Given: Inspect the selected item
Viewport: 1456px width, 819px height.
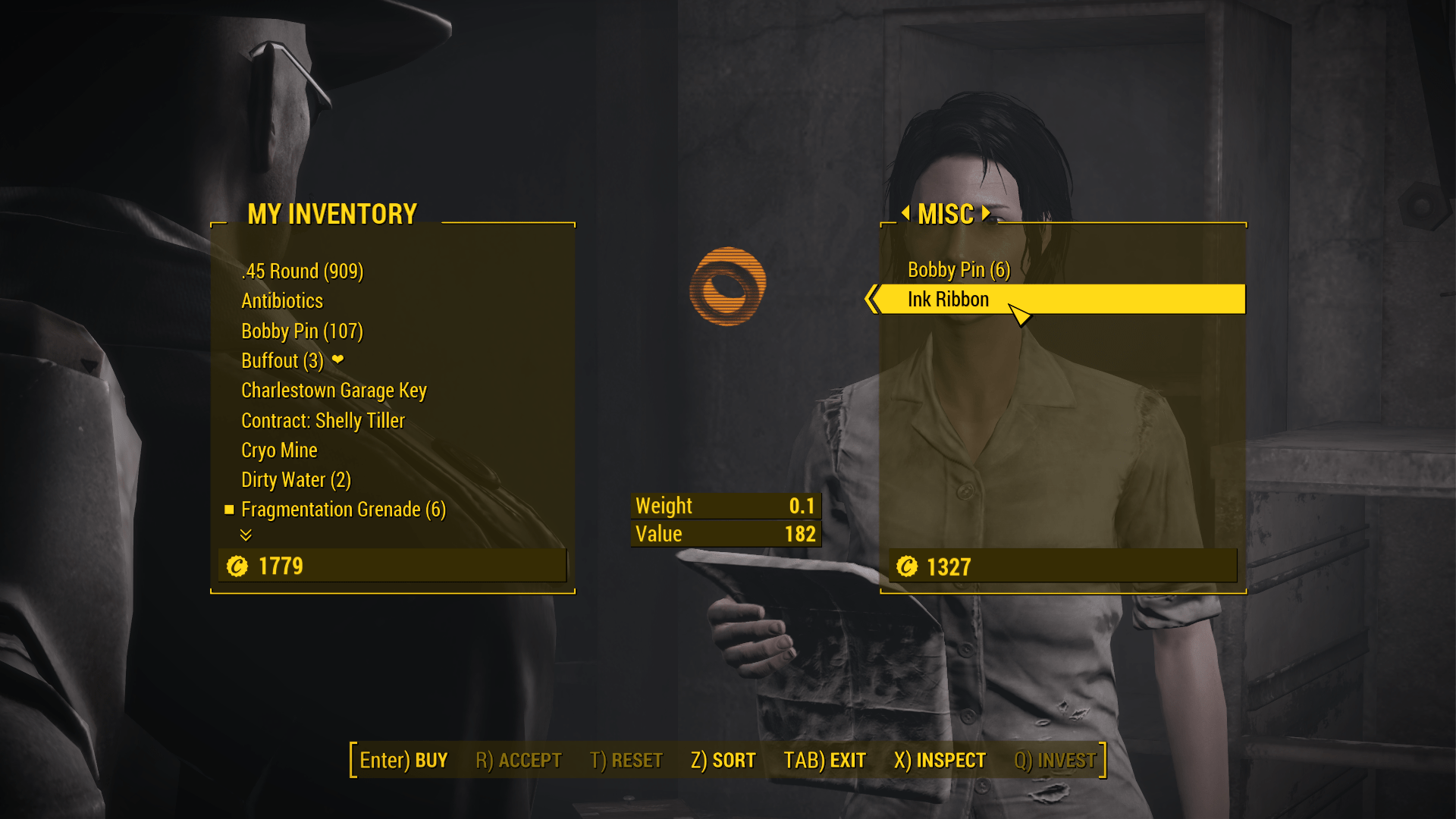Looking at the screenshot, I should 940,761.
